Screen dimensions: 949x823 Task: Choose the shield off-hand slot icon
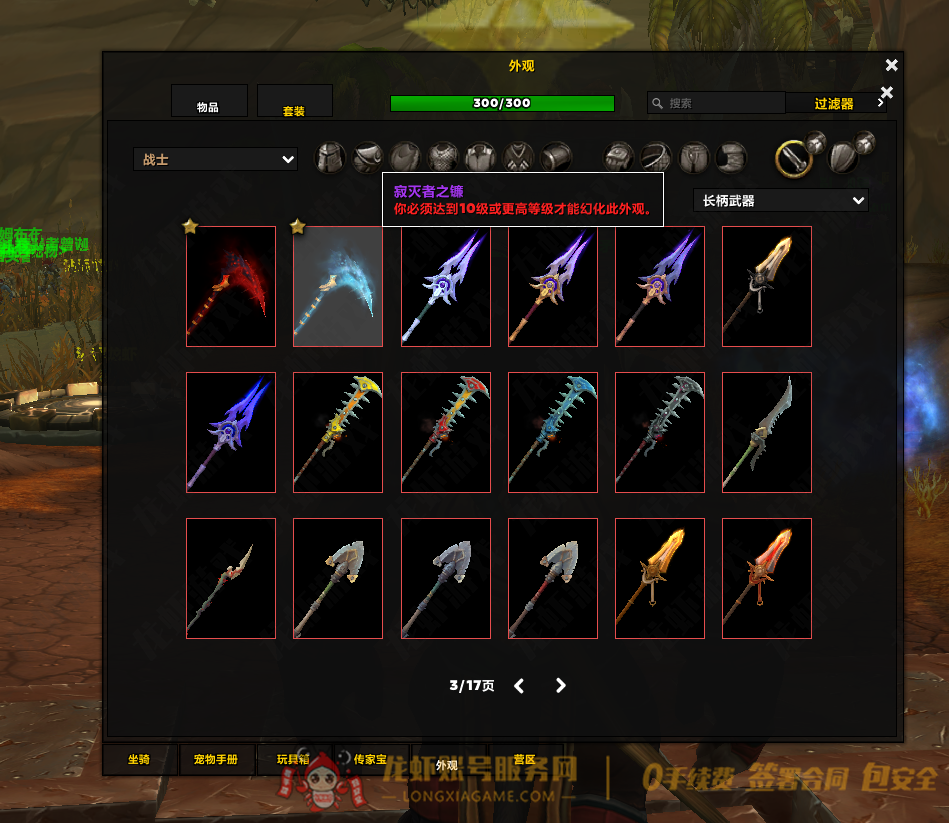tap(845, 158)
